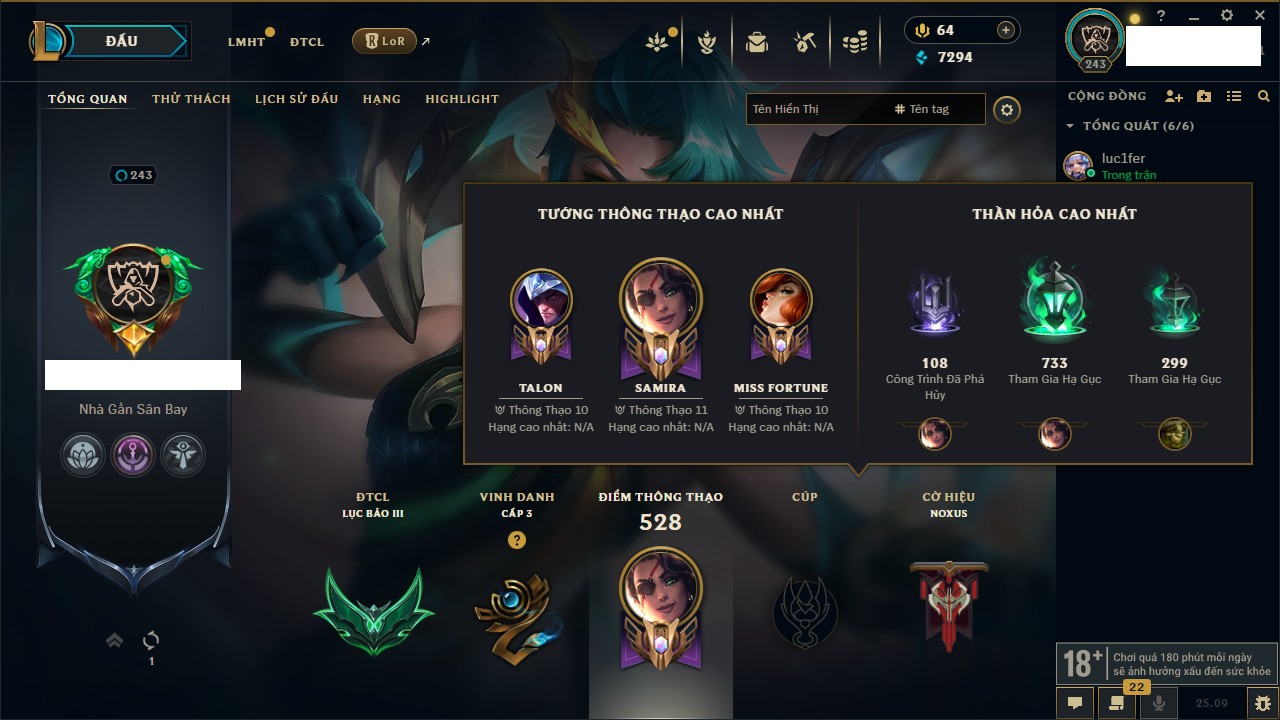Open the backpack collection icon
This screenshot has width=1280, height=720.
(757, 42)
